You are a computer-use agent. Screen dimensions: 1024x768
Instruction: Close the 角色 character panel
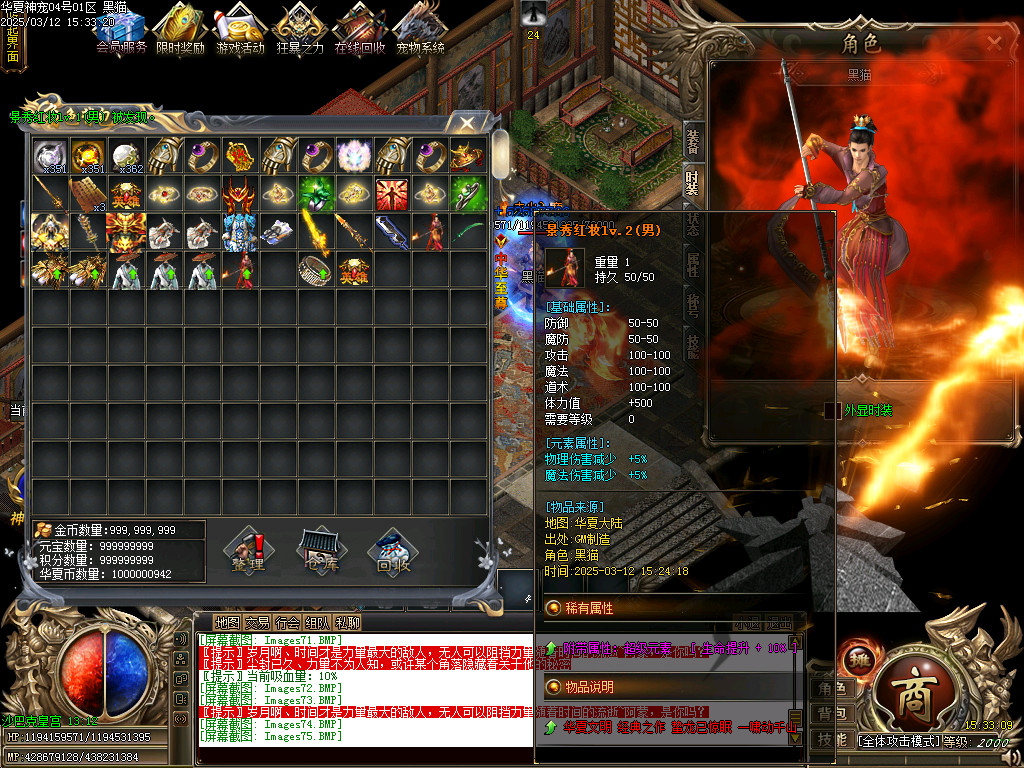[994, 43]
